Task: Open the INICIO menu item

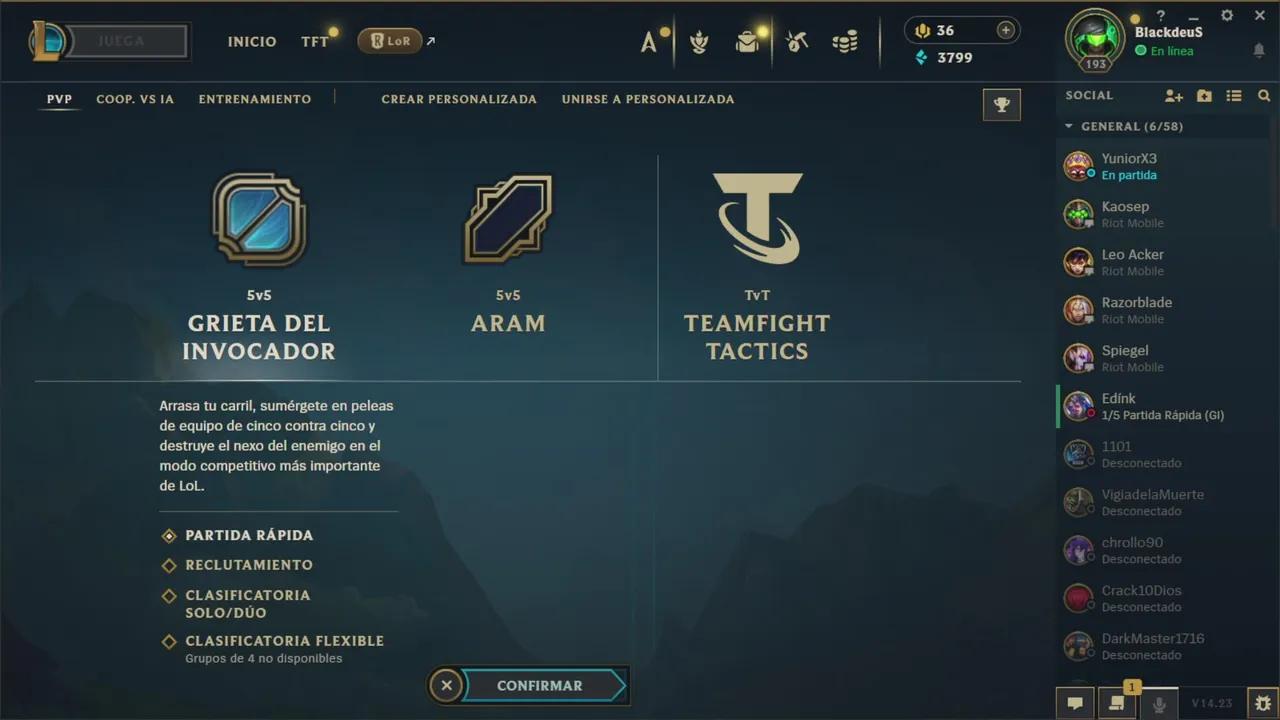Action: pyautogui.click(x=252, y=41)
